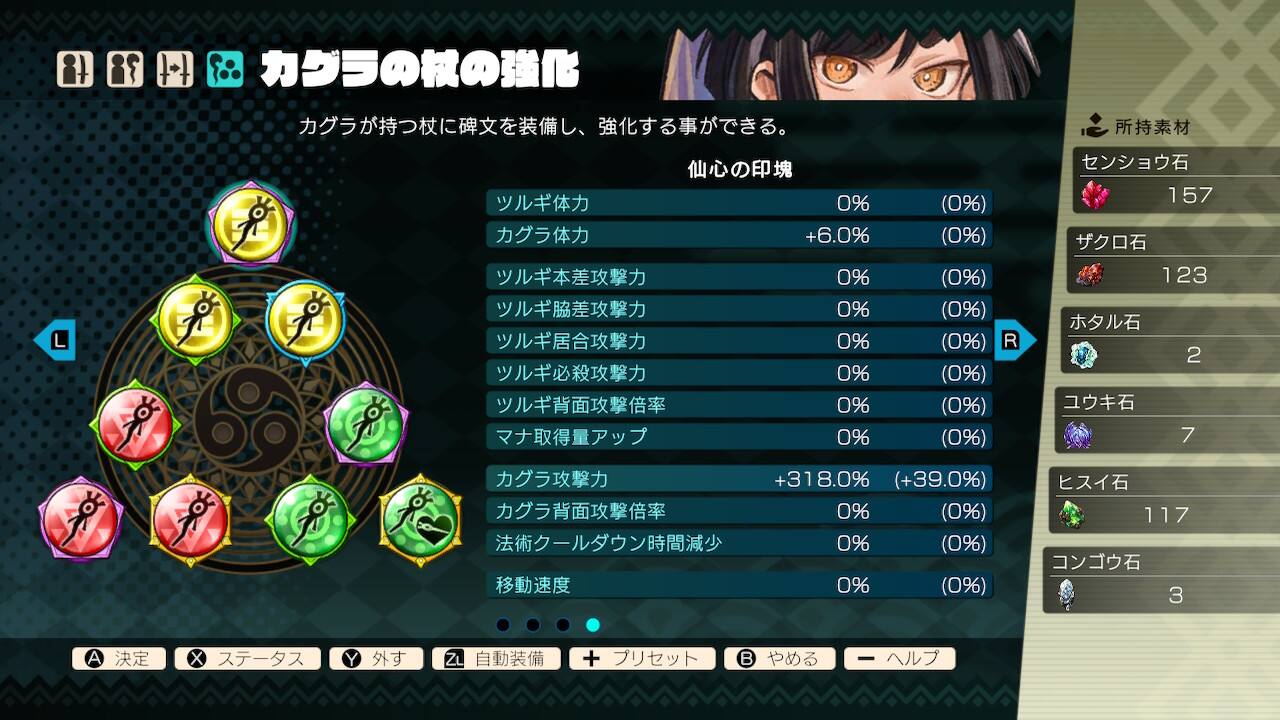Screen dimensions: 1280x720
Task: Open the sword upgrade arrow tab
Action: tap(175, 69)
